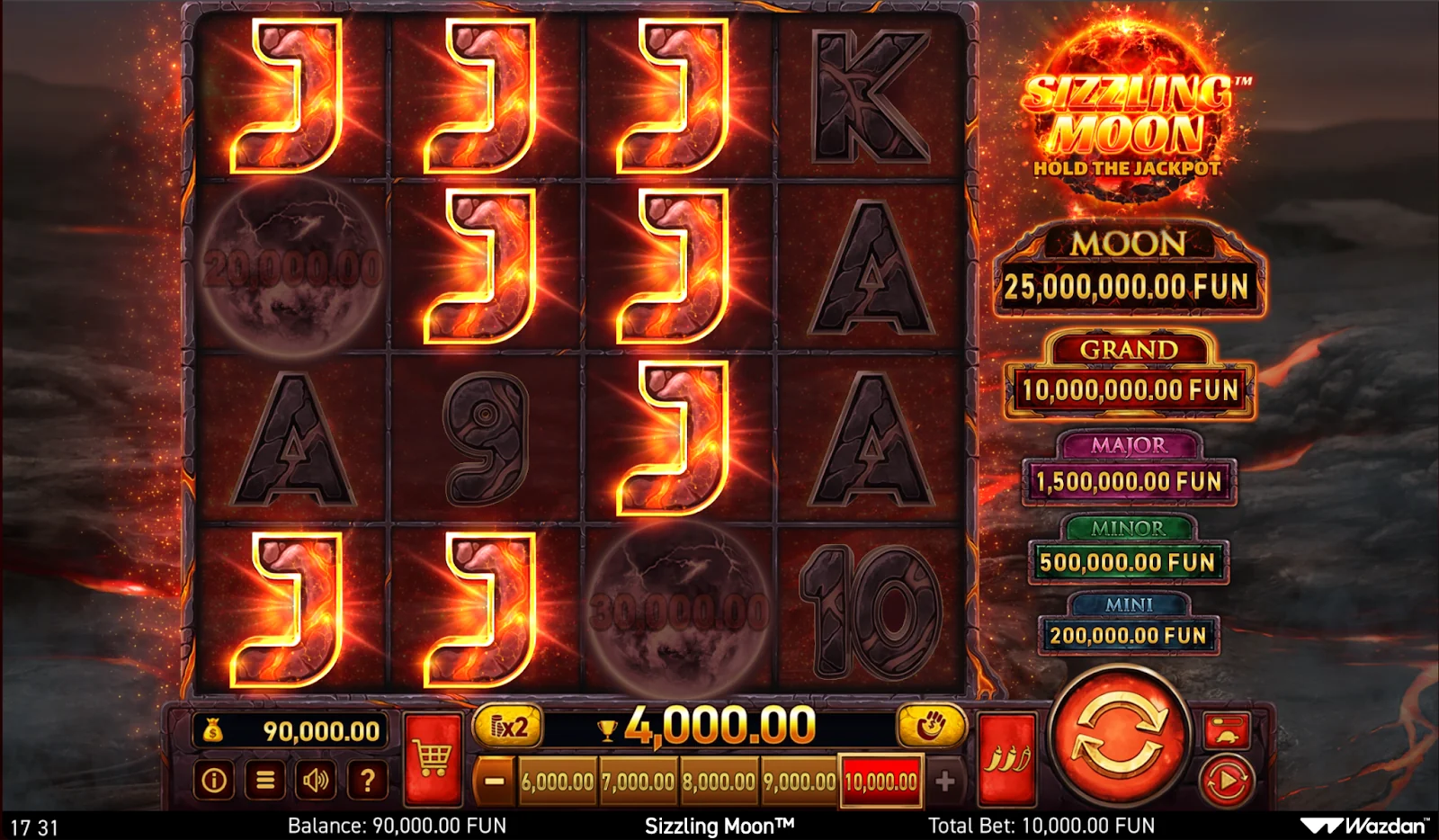Select the 6,000.00 bet value
The height and width of the screenshot is (840, 1439).
(x=558, y=782)
